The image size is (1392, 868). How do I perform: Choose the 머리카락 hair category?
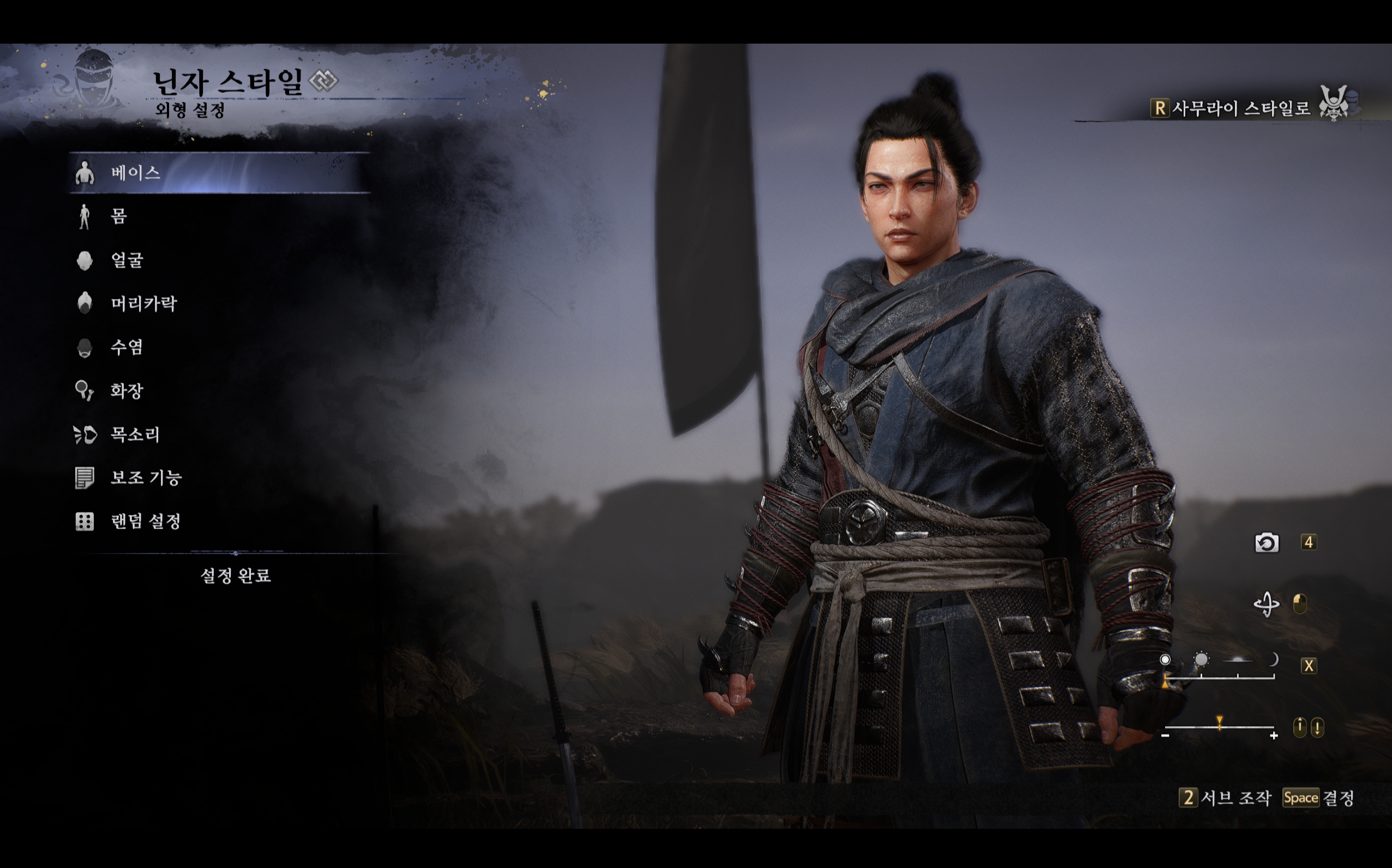(x=143, y=304)
